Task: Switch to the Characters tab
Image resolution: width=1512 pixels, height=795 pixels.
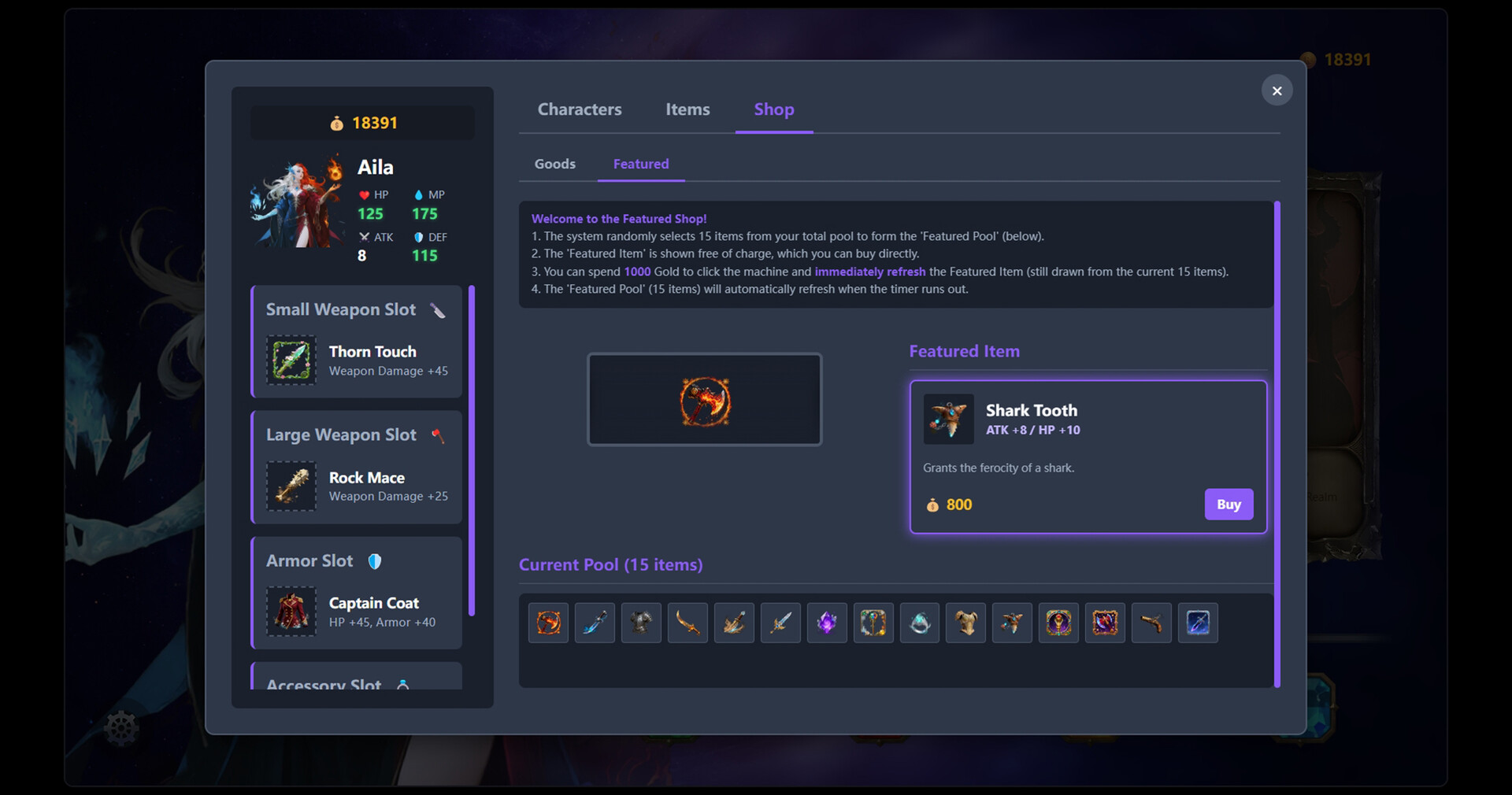Action: click(x=580, y=109)
